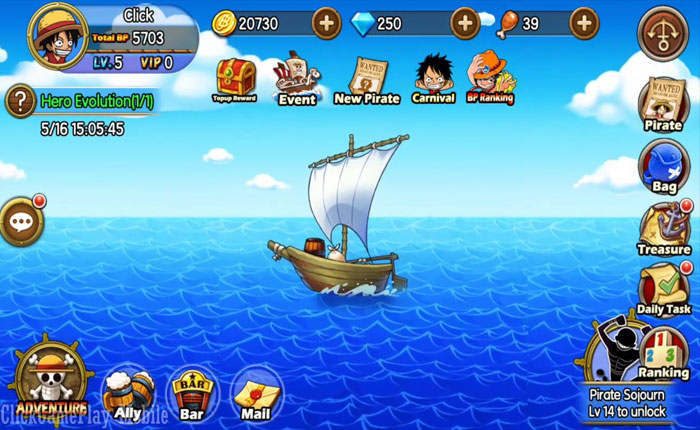Image resolution: width=700 pixels, height=430 pixels.
Task: Open the Topup Reward chest
Action: 234,78
